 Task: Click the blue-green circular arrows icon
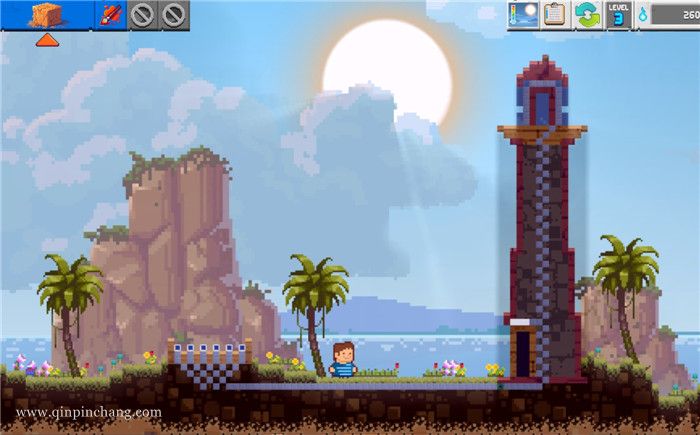[587, 14]
